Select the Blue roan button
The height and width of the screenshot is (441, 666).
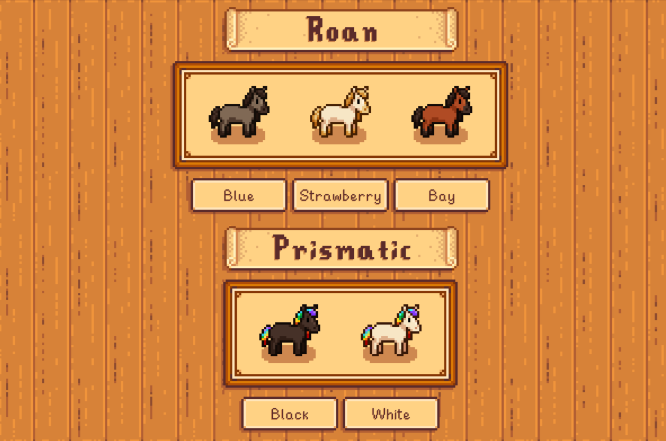(239, 195)
